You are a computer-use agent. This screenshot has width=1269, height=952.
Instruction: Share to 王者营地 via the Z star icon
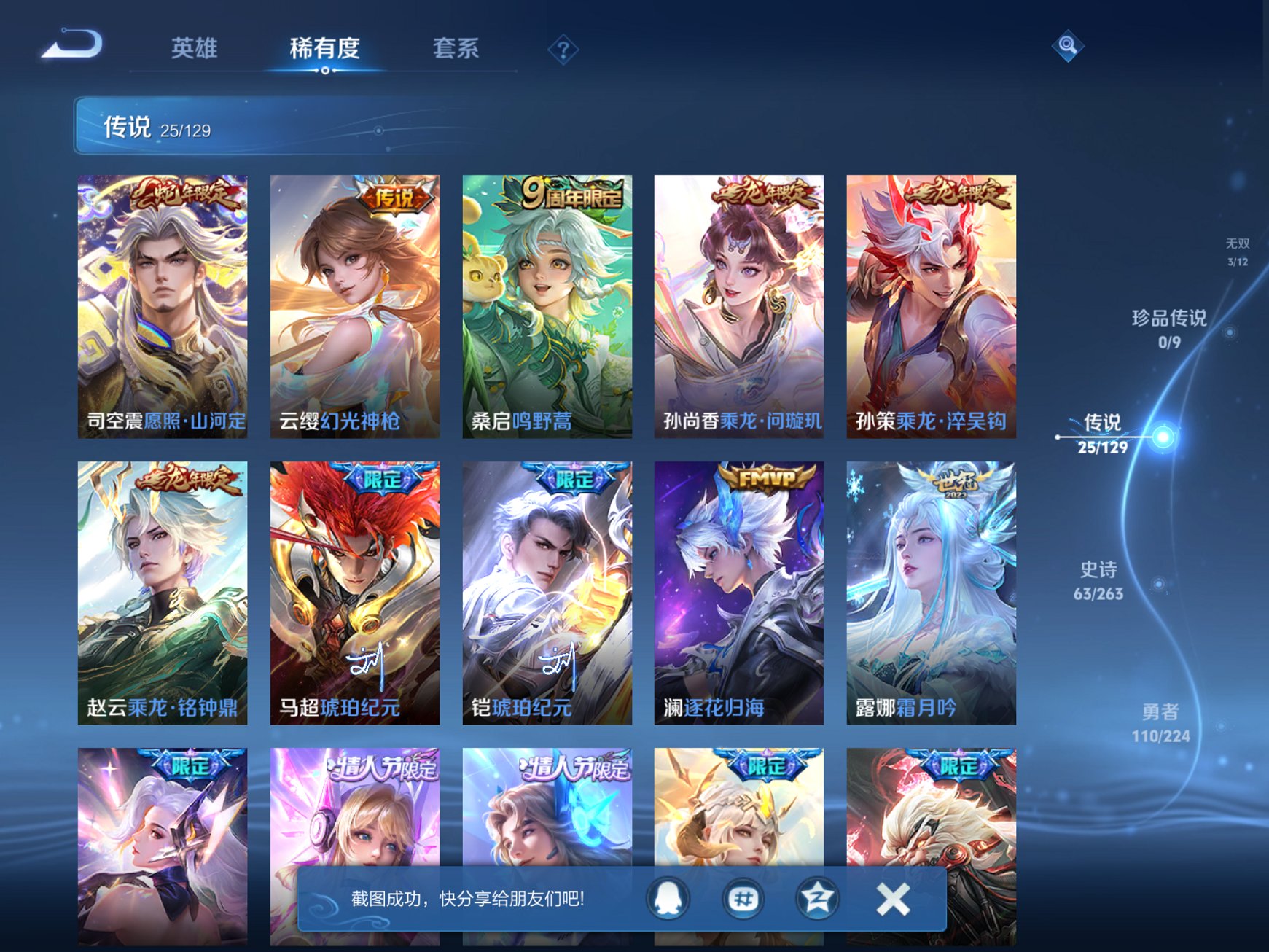pos(819,898)
